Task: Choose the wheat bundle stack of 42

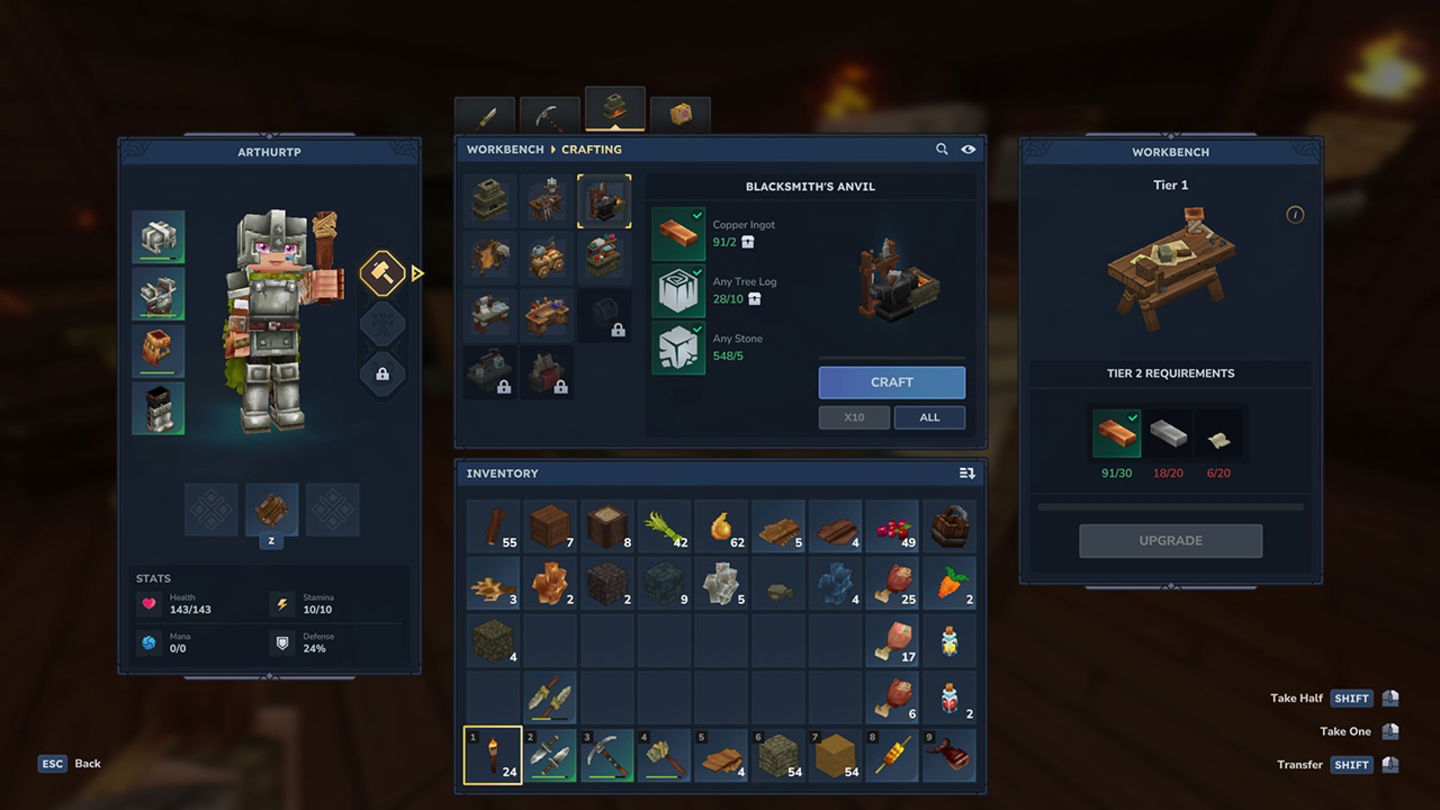Action: click(664, 527)
